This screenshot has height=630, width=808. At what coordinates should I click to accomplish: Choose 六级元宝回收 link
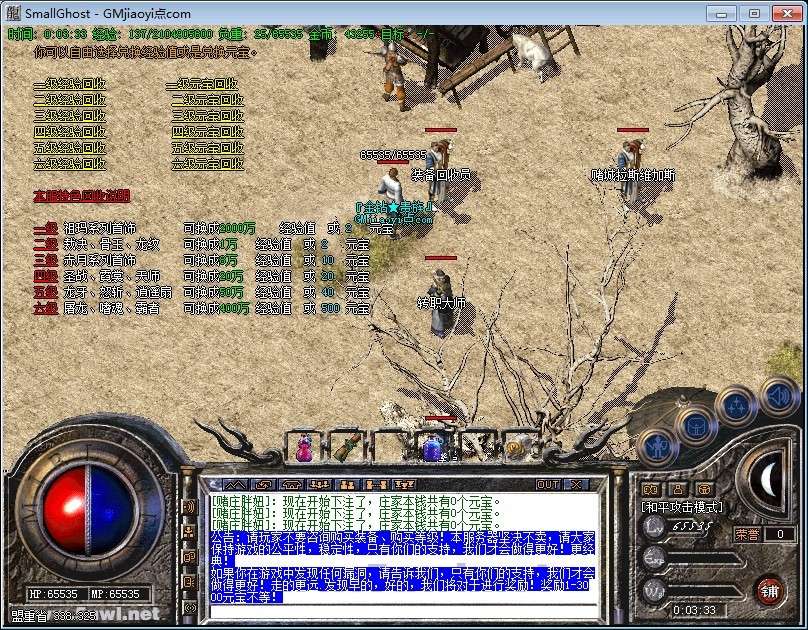click(207, 163)
